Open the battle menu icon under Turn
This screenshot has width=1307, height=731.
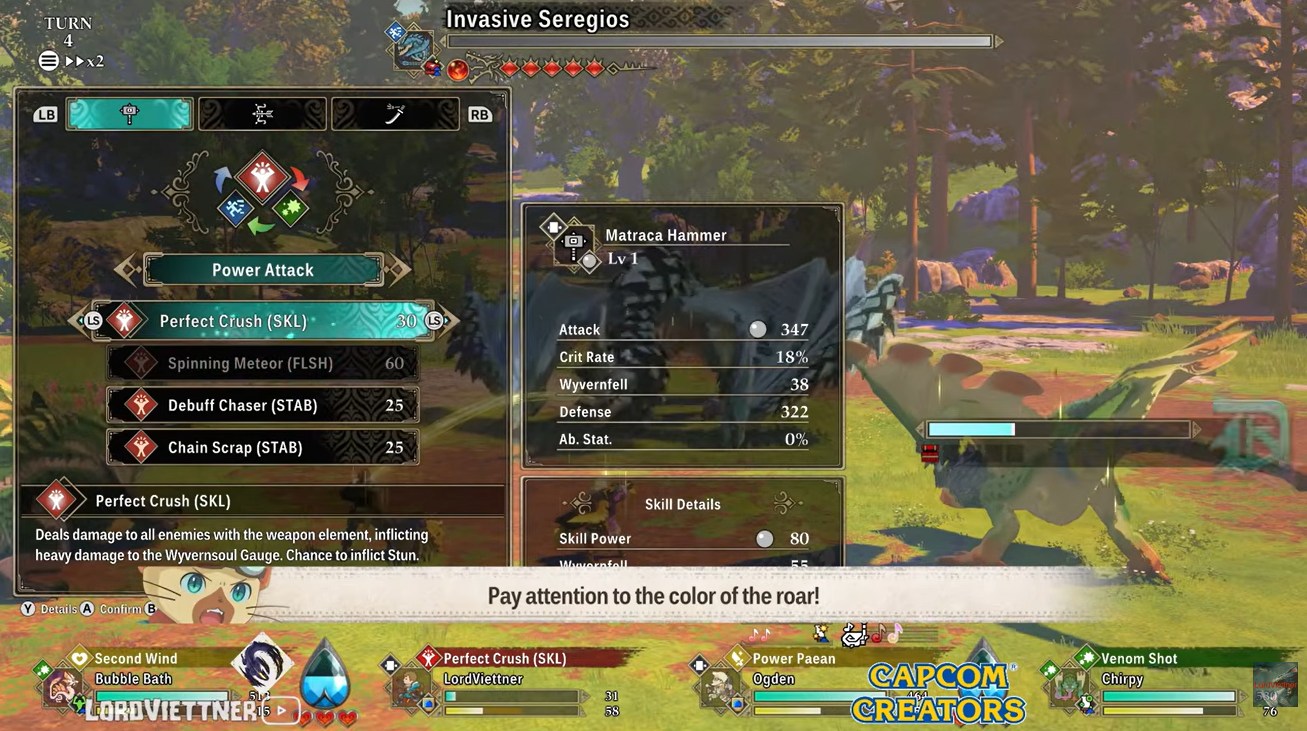tap(48, 61)
